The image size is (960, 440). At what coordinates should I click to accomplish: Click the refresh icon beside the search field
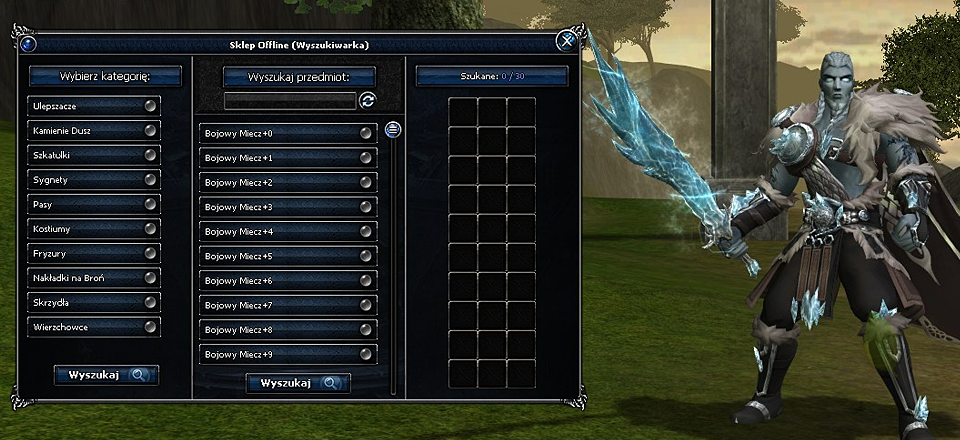tap(368, 101)
